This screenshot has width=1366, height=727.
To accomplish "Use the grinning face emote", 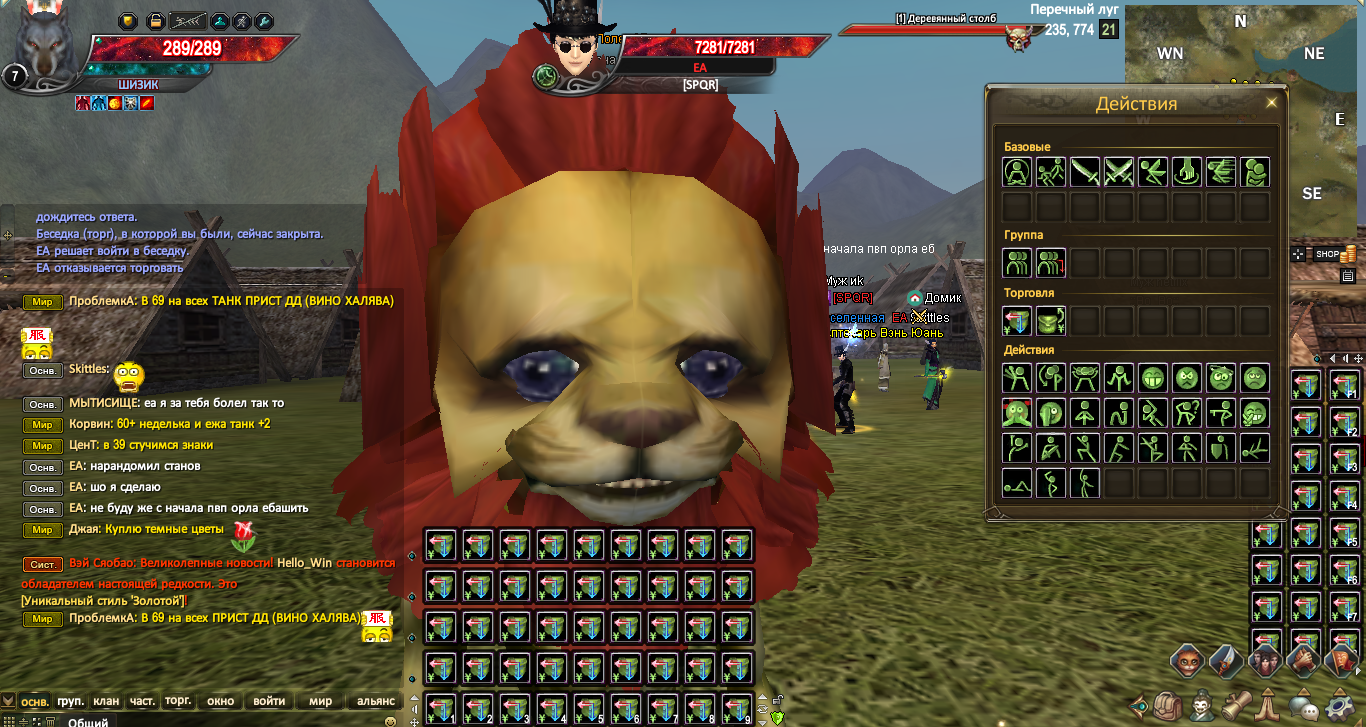I will [x=1153, y=378].
